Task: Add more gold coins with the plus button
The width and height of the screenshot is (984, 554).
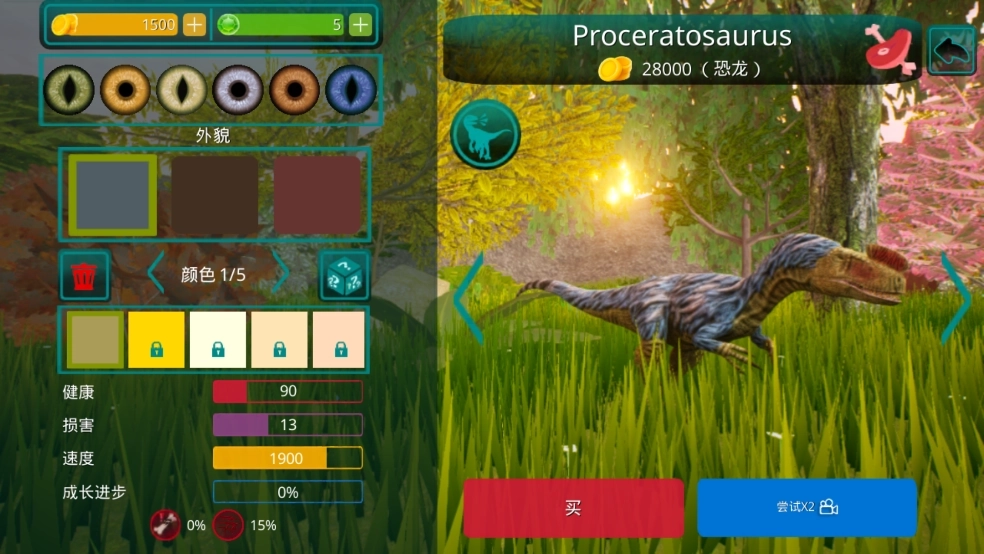Action: pos(194,25)
